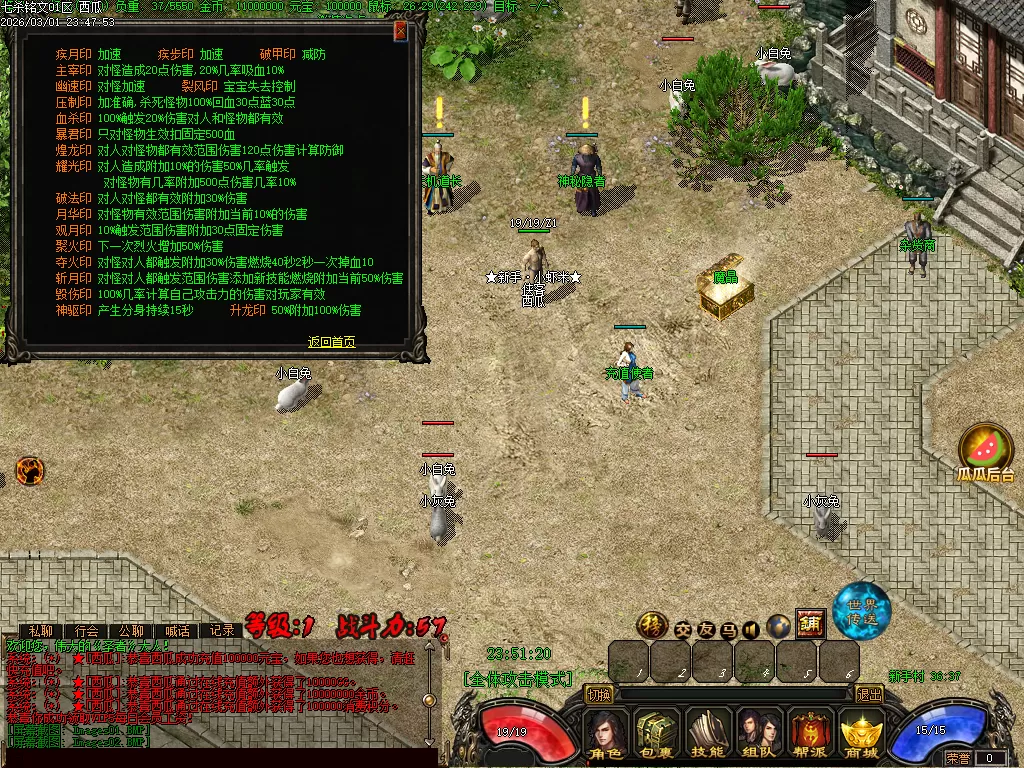Activate the 世界传送 world teleport orb
Viewport: 1024px width, 768px height.
coord(862,610)
